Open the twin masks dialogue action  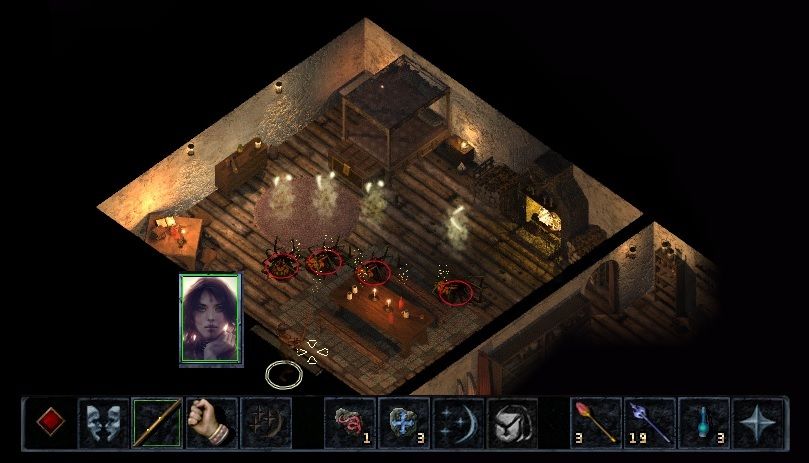pyautogui.click(x=103, y=422)
